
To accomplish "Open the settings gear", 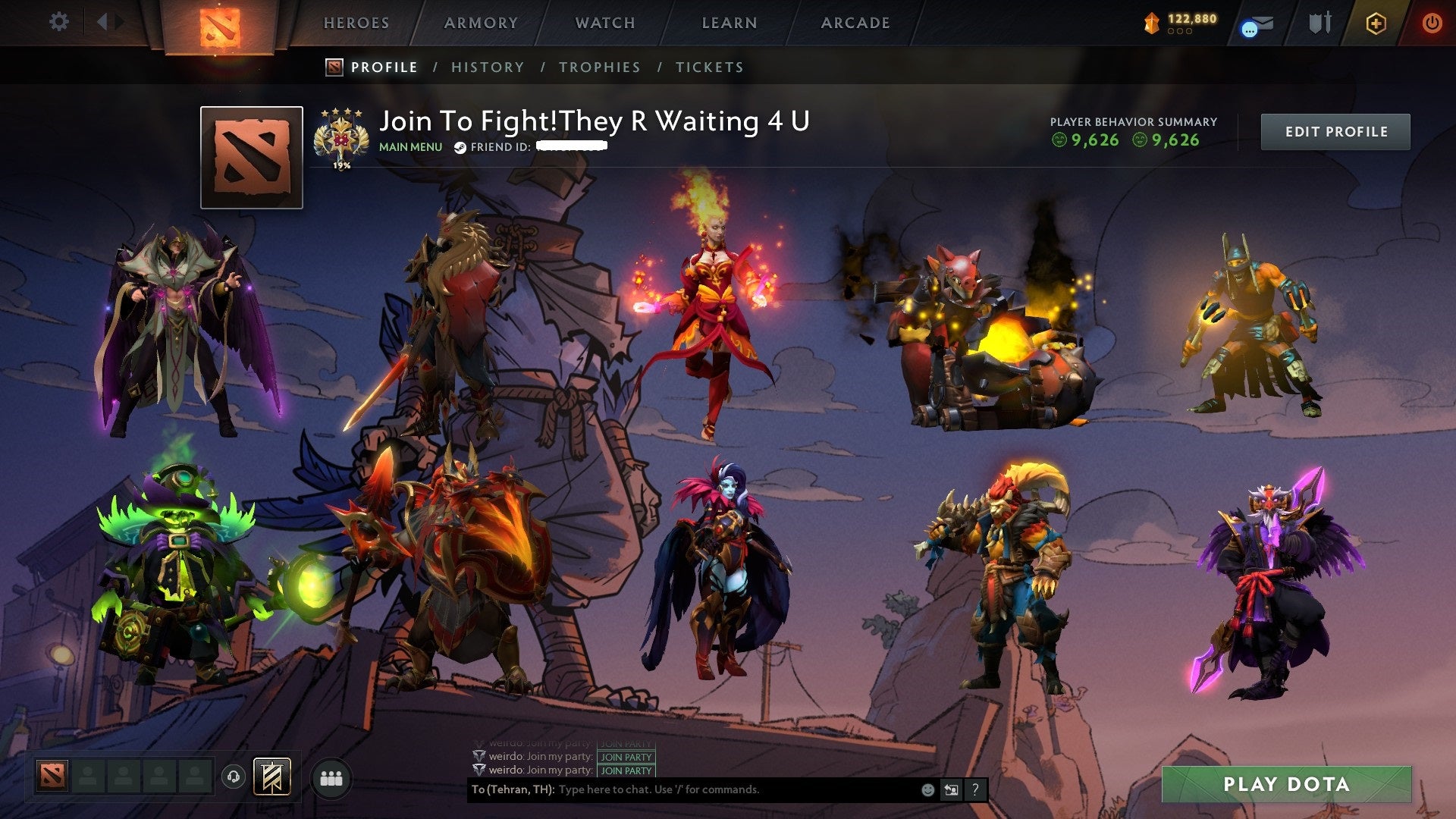I will coord(59,22).
